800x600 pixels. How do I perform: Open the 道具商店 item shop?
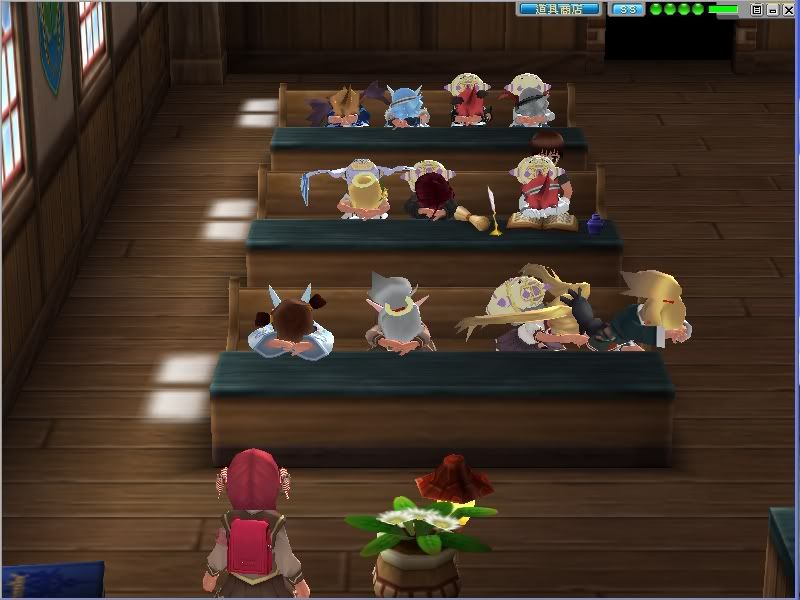559,9
